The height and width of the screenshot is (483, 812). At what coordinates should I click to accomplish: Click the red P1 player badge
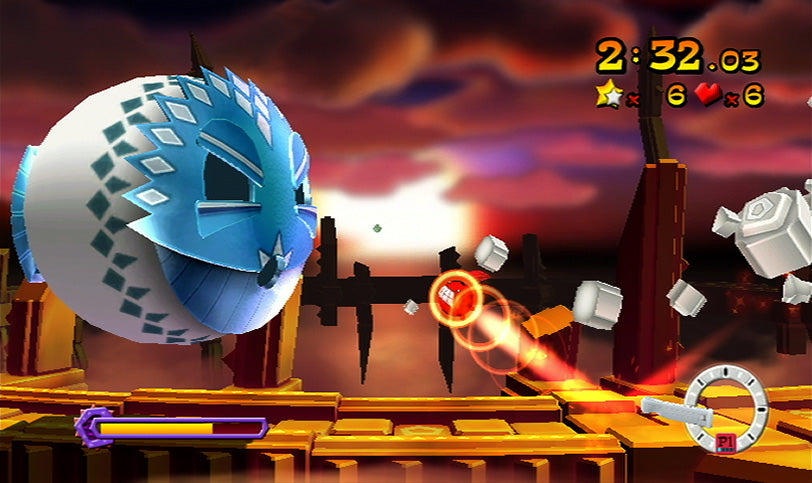click(727, 441)
